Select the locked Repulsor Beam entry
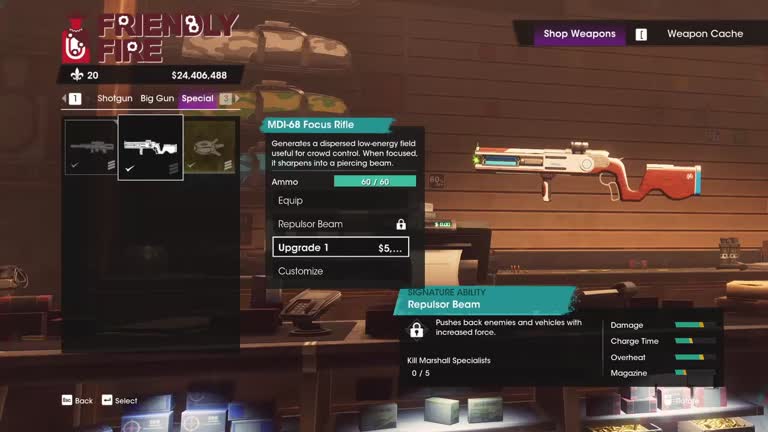Screen dimensions: 768x432 pyautogui.click(x=340, y=224)
